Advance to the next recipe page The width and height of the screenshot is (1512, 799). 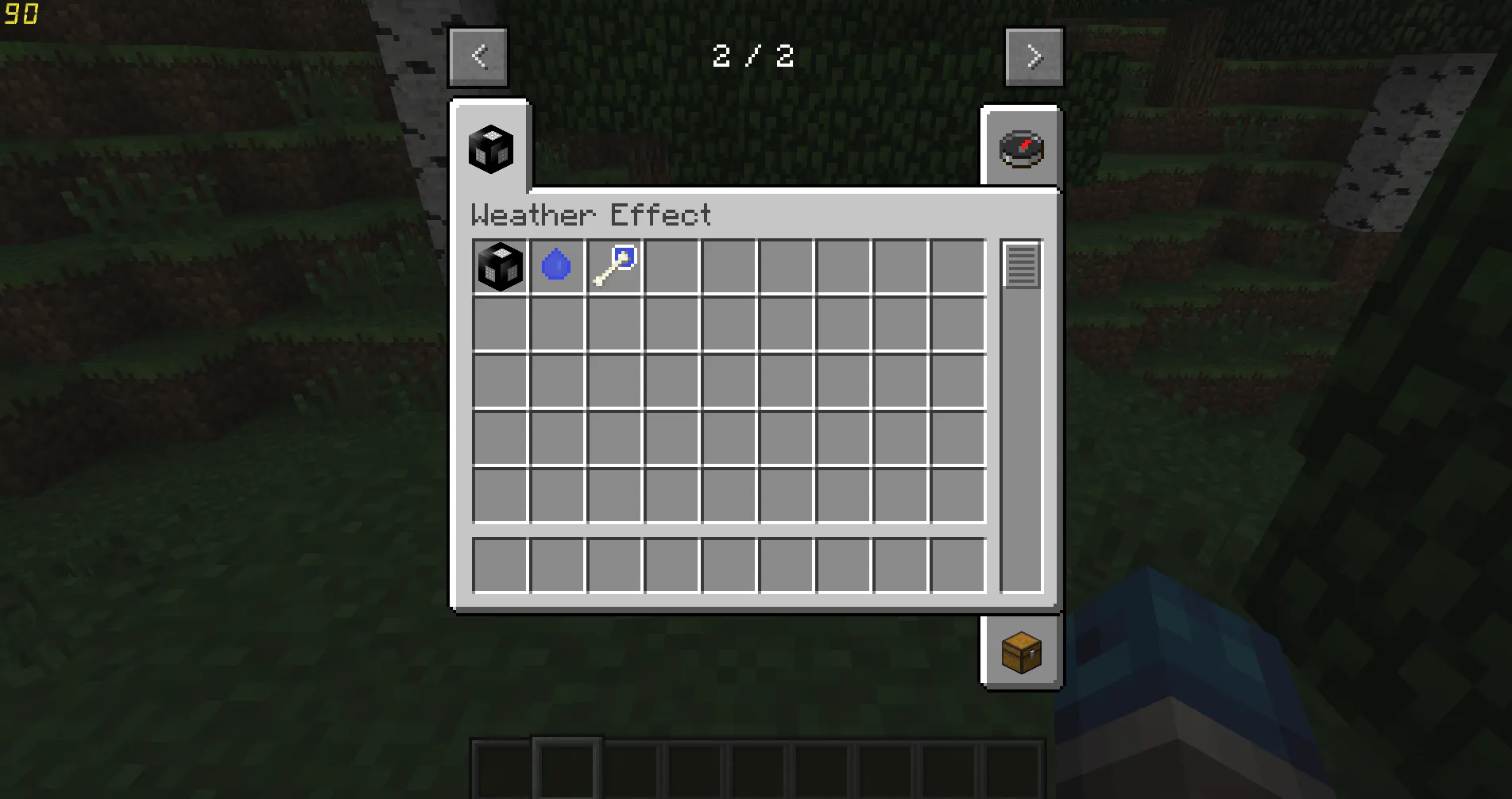(1033, 56)
